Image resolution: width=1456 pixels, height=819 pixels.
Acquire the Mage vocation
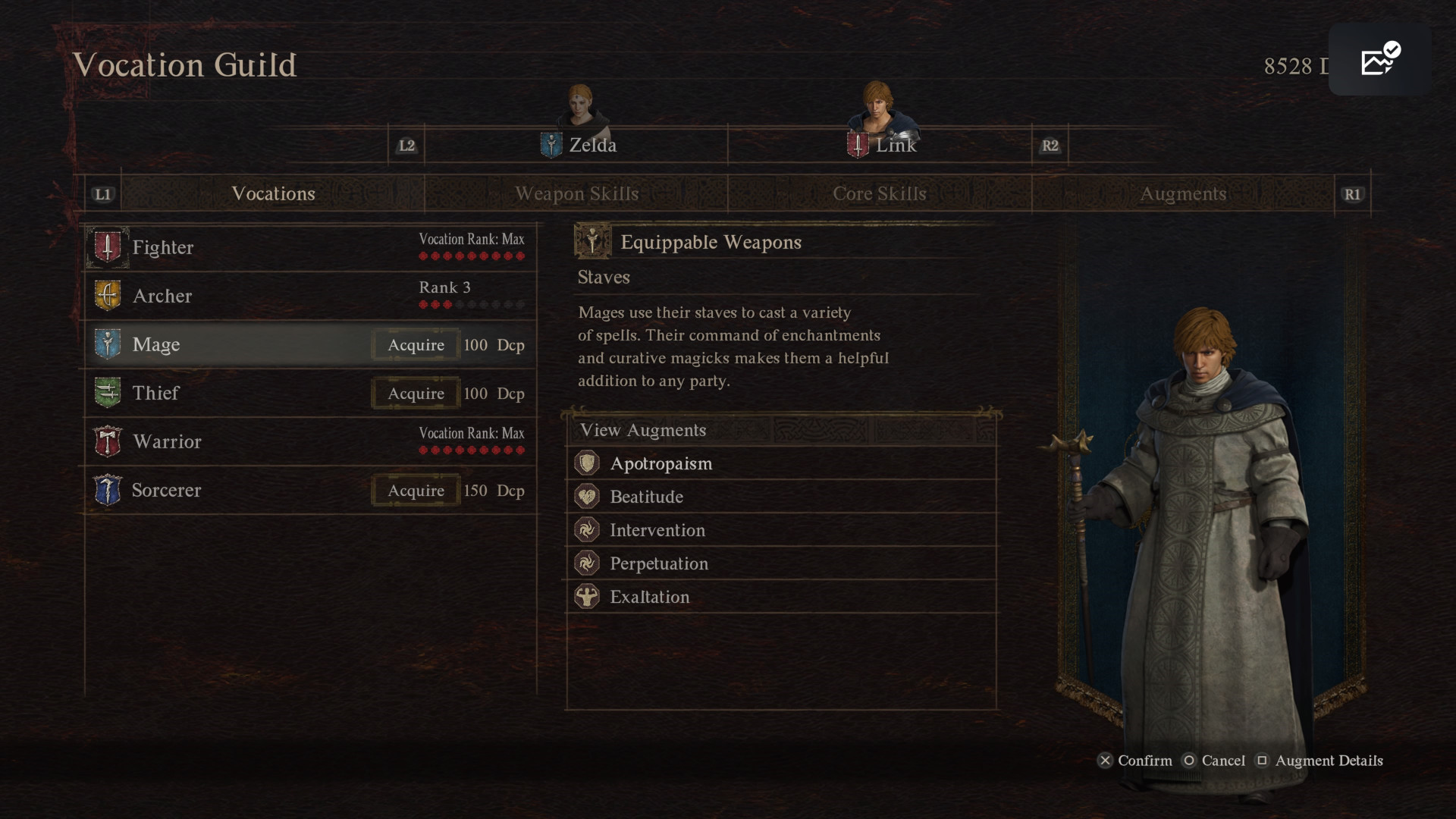[x=416, y=345]
